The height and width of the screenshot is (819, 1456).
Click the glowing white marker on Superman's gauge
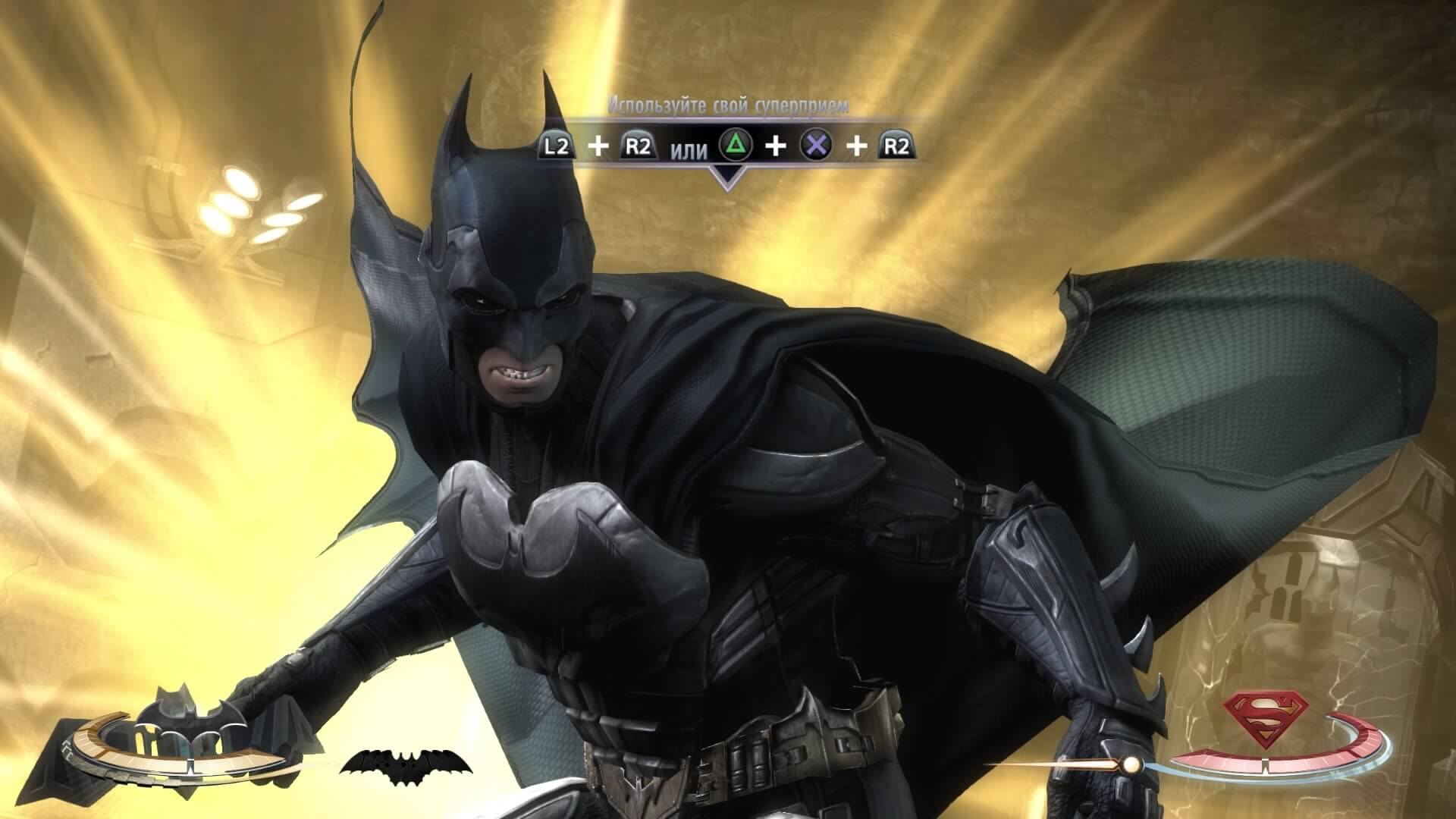[x=1131, y=765]
